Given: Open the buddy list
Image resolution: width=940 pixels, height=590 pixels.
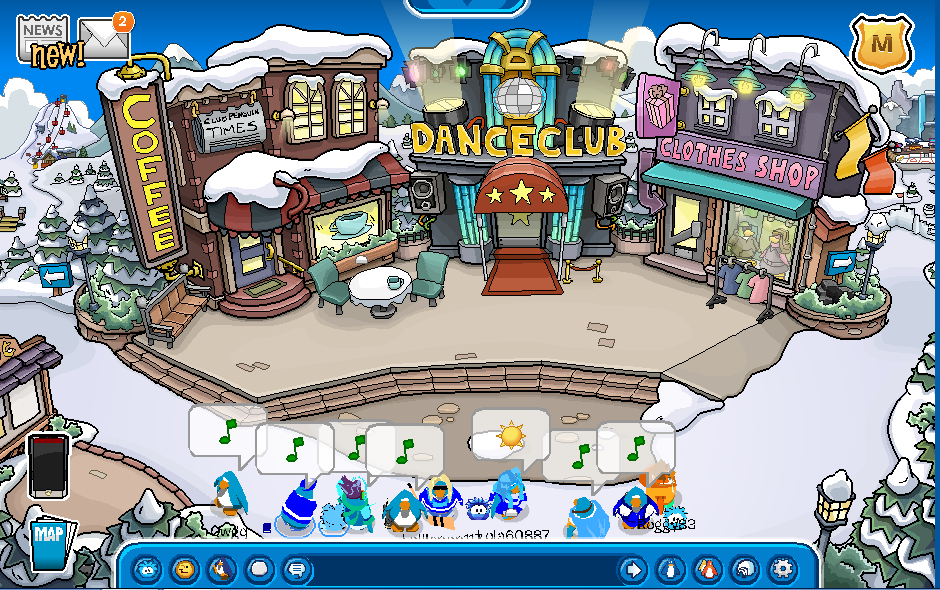Looking at the screenshot, I should pos(706,570).
